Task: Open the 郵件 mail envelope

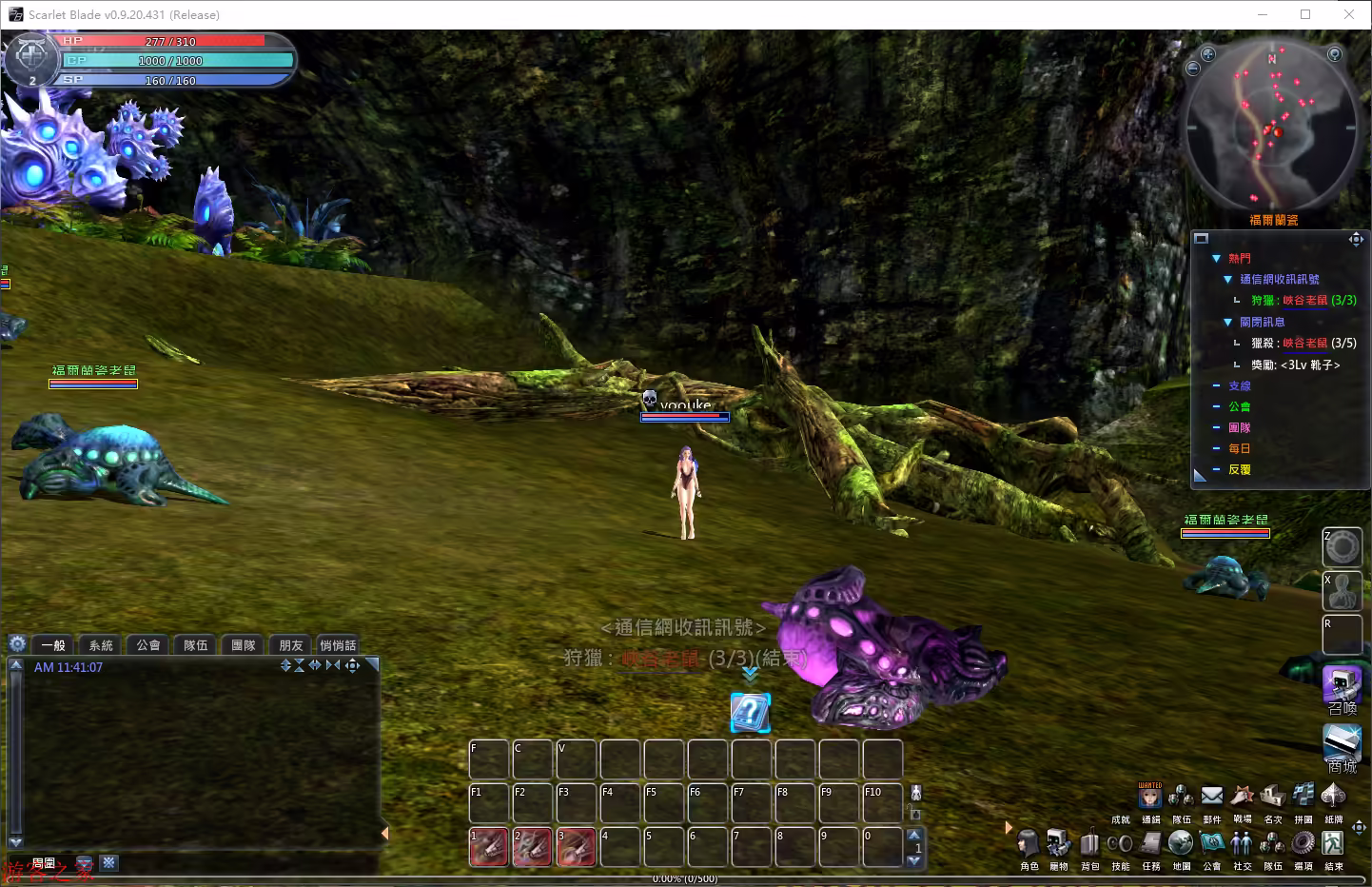Action: click(x=1211, y=796)
